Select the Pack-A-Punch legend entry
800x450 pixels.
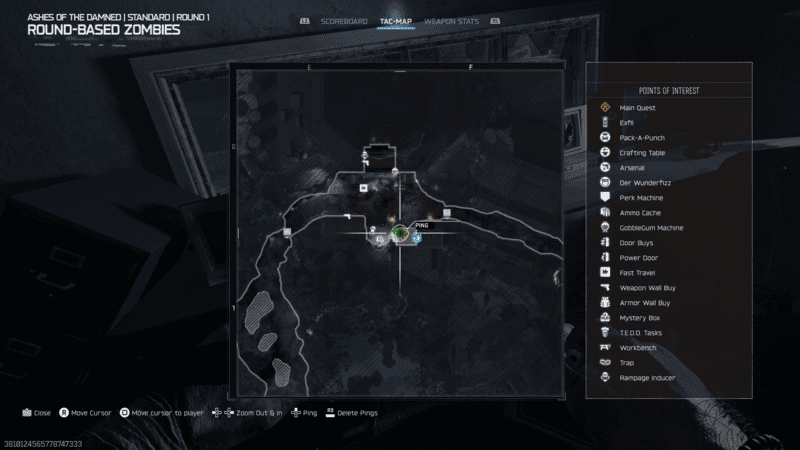point(642,137)
